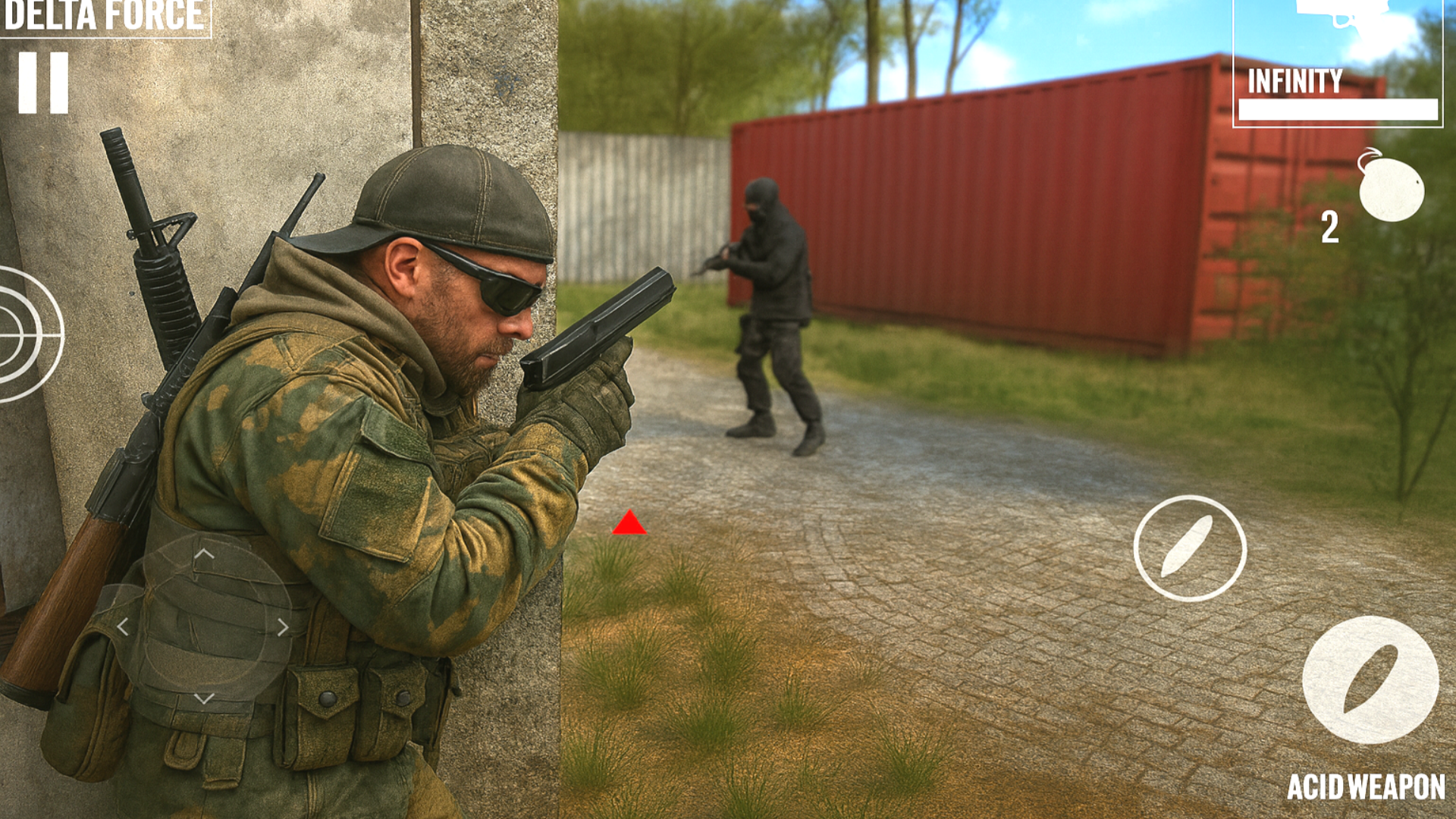Viewport: 1456px width, 819px height.
Task: Tap the red triangle ground marker
Action: click(632, 523)
